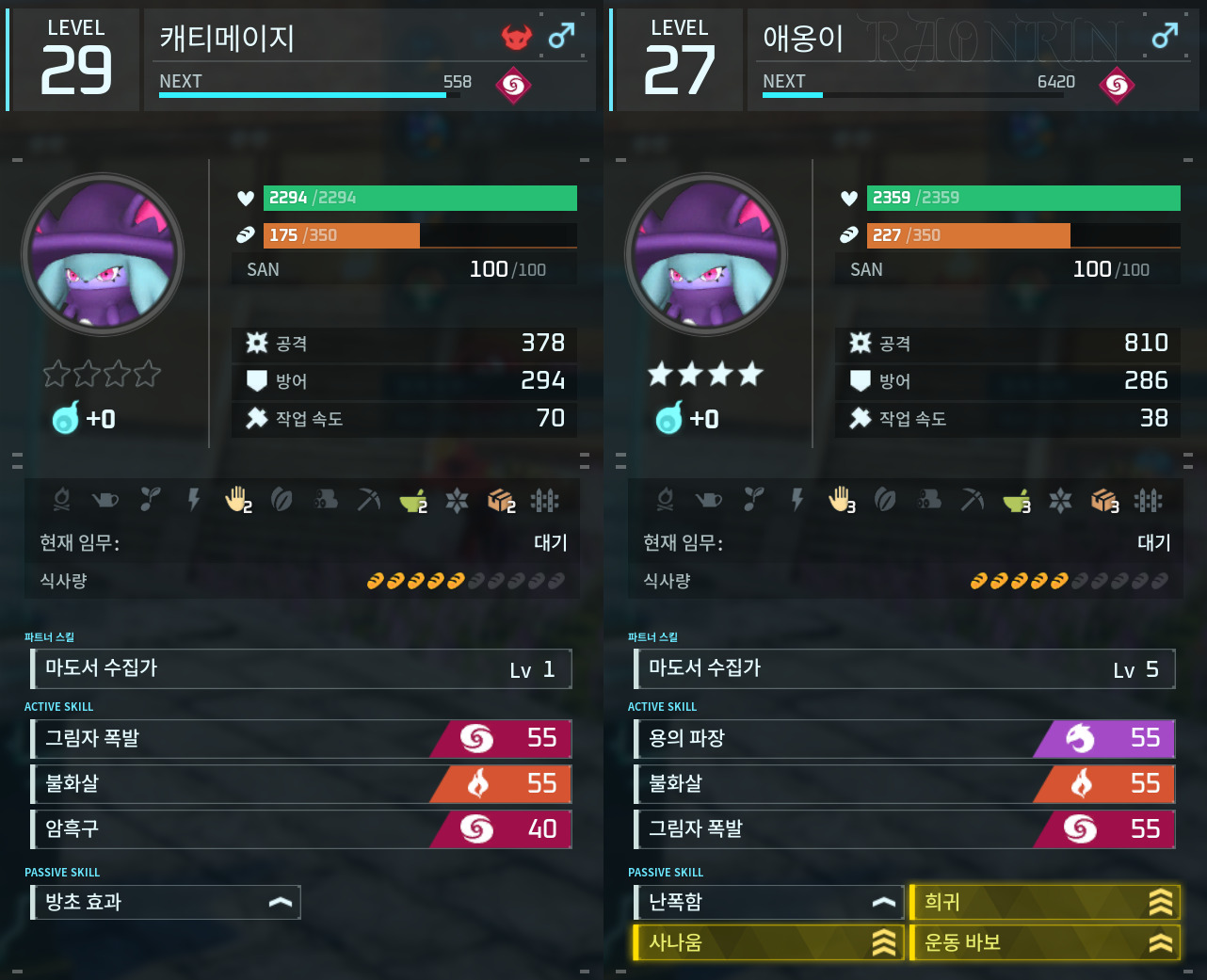The width and height of the screenshot is (1207, 980).
Task: Select the 애옹이 name header
Action: [x=803, y=39]
